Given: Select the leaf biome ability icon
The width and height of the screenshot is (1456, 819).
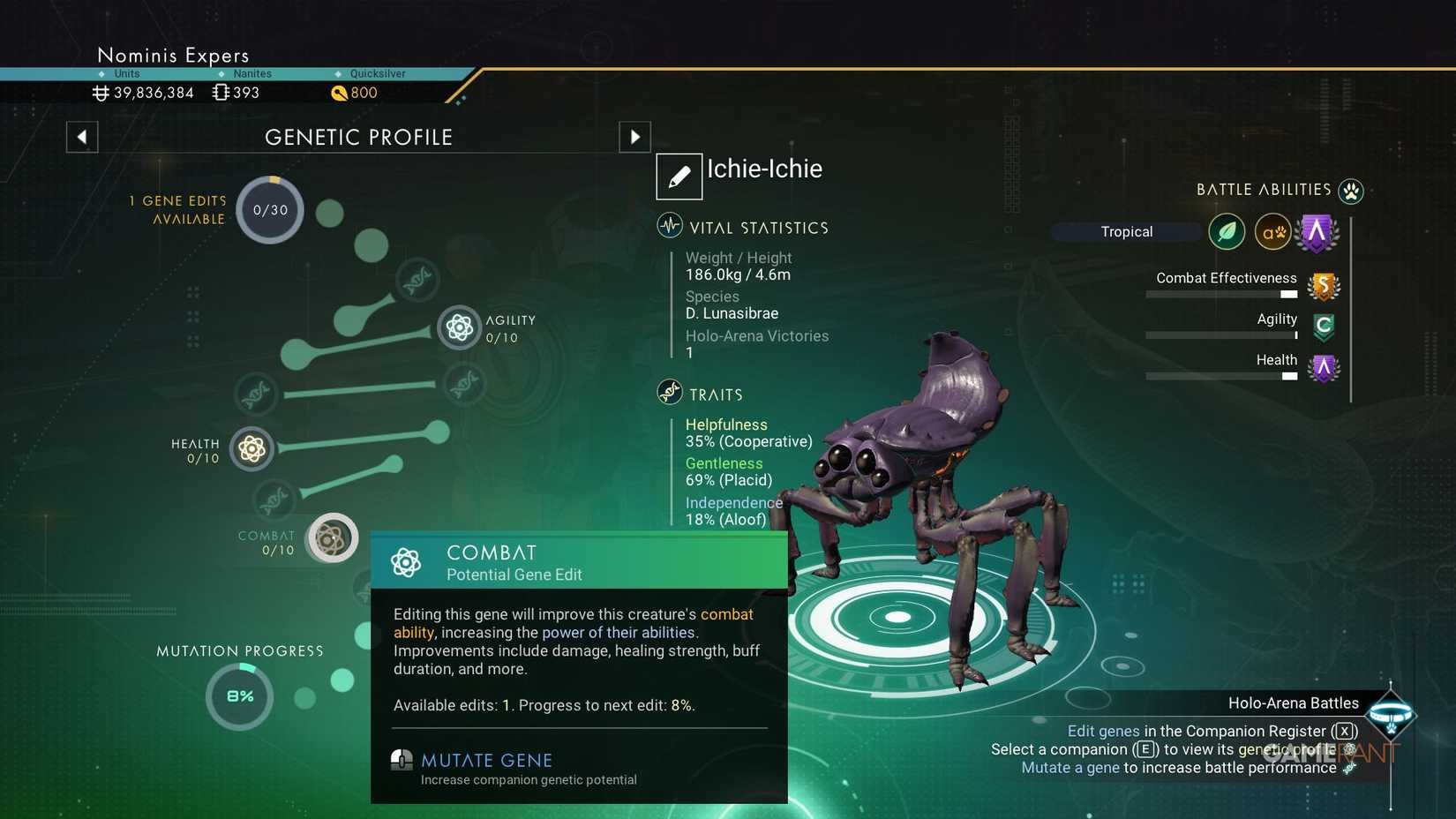Looking at the screenshot, I should click(x=1227, y=231).
